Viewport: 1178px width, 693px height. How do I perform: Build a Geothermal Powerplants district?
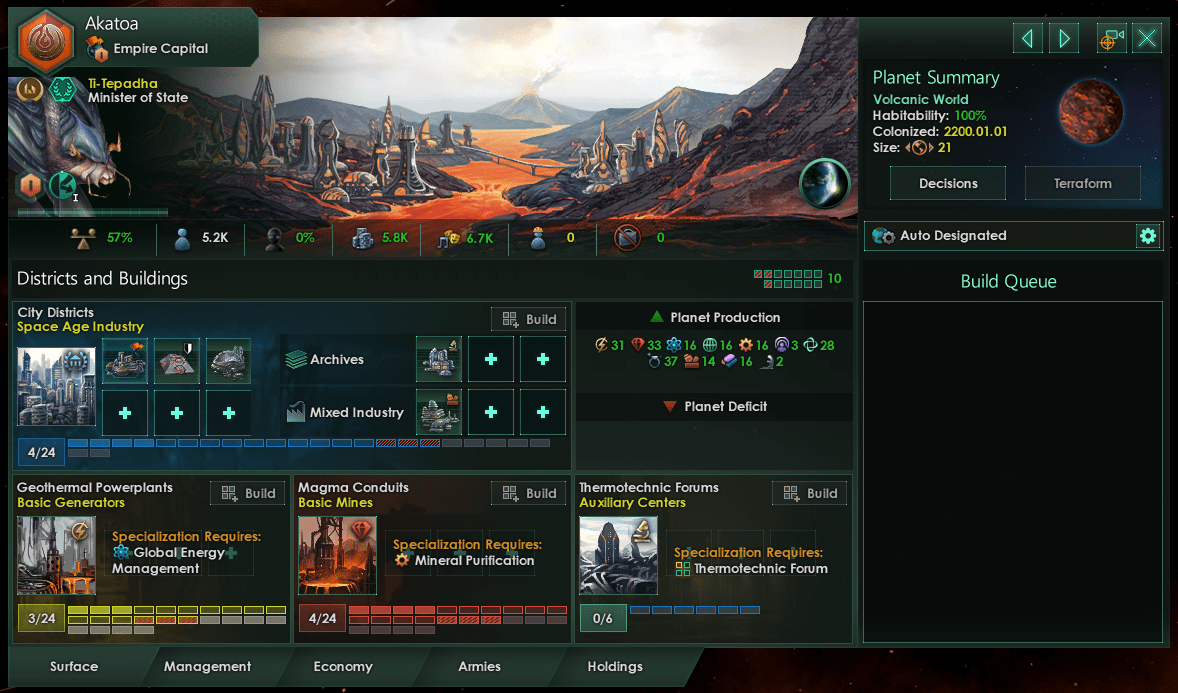[248, 493]
